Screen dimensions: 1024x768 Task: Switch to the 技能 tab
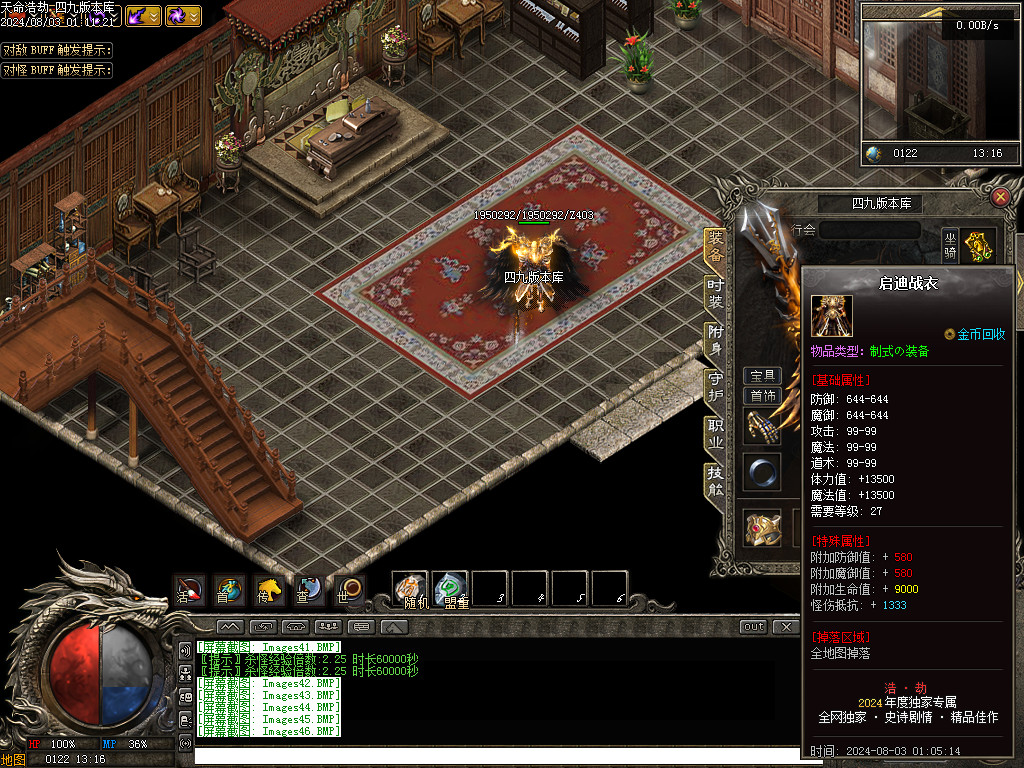tap(714, 480)
